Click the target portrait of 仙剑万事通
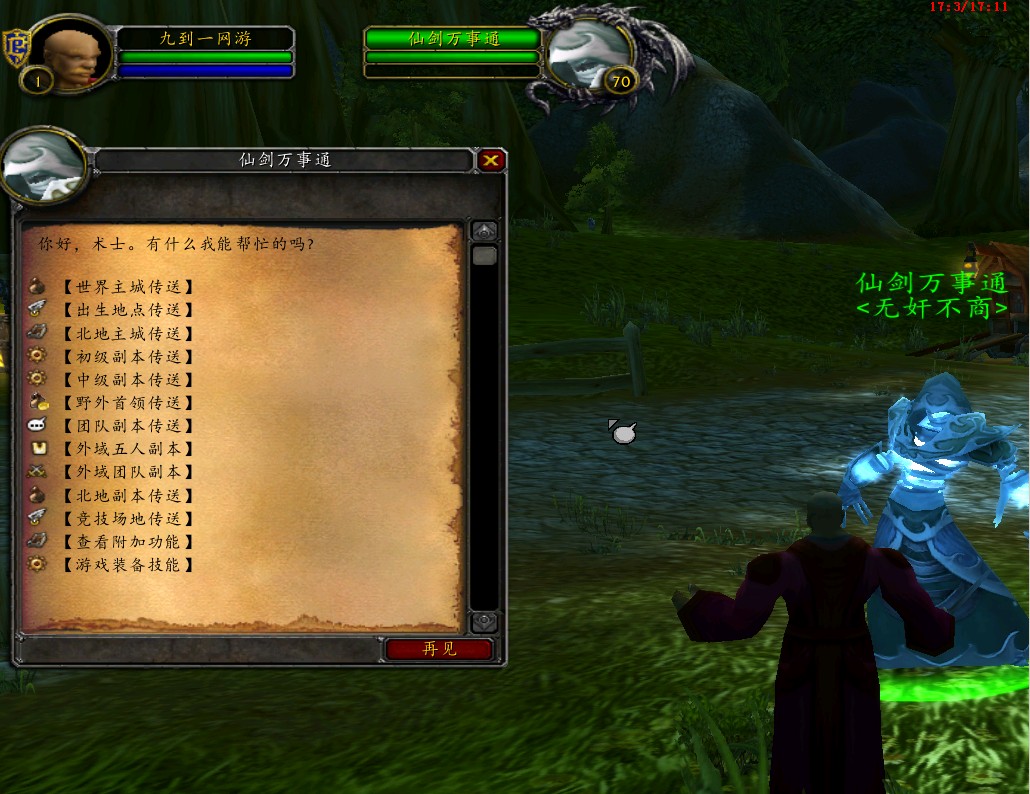Viewport: 1030px width, 794px height. 588,55
